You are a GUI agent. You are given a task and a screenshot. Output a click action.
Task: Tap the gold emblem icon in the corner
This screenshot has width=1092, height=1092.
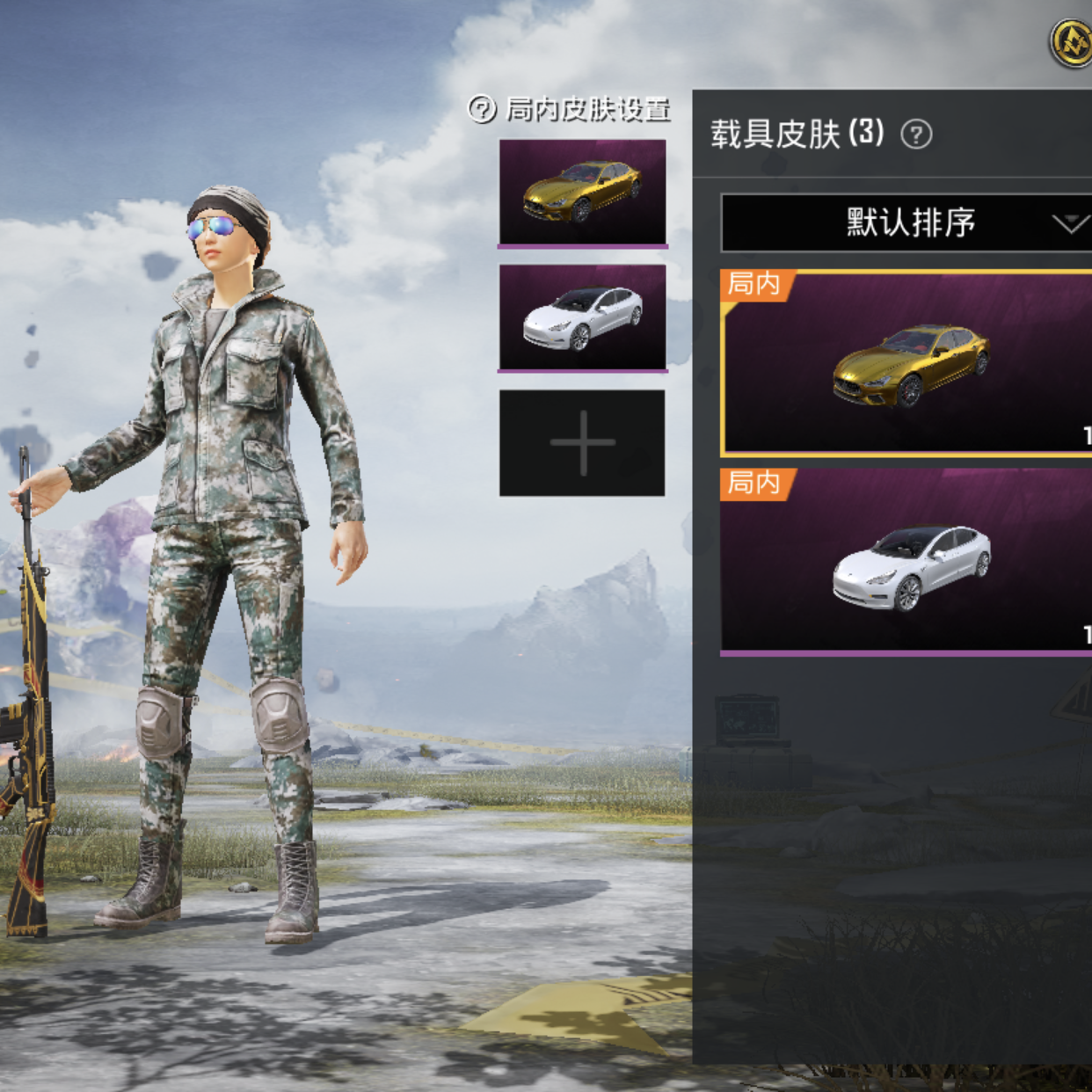pyautogui.click(x=1072, y=41)
